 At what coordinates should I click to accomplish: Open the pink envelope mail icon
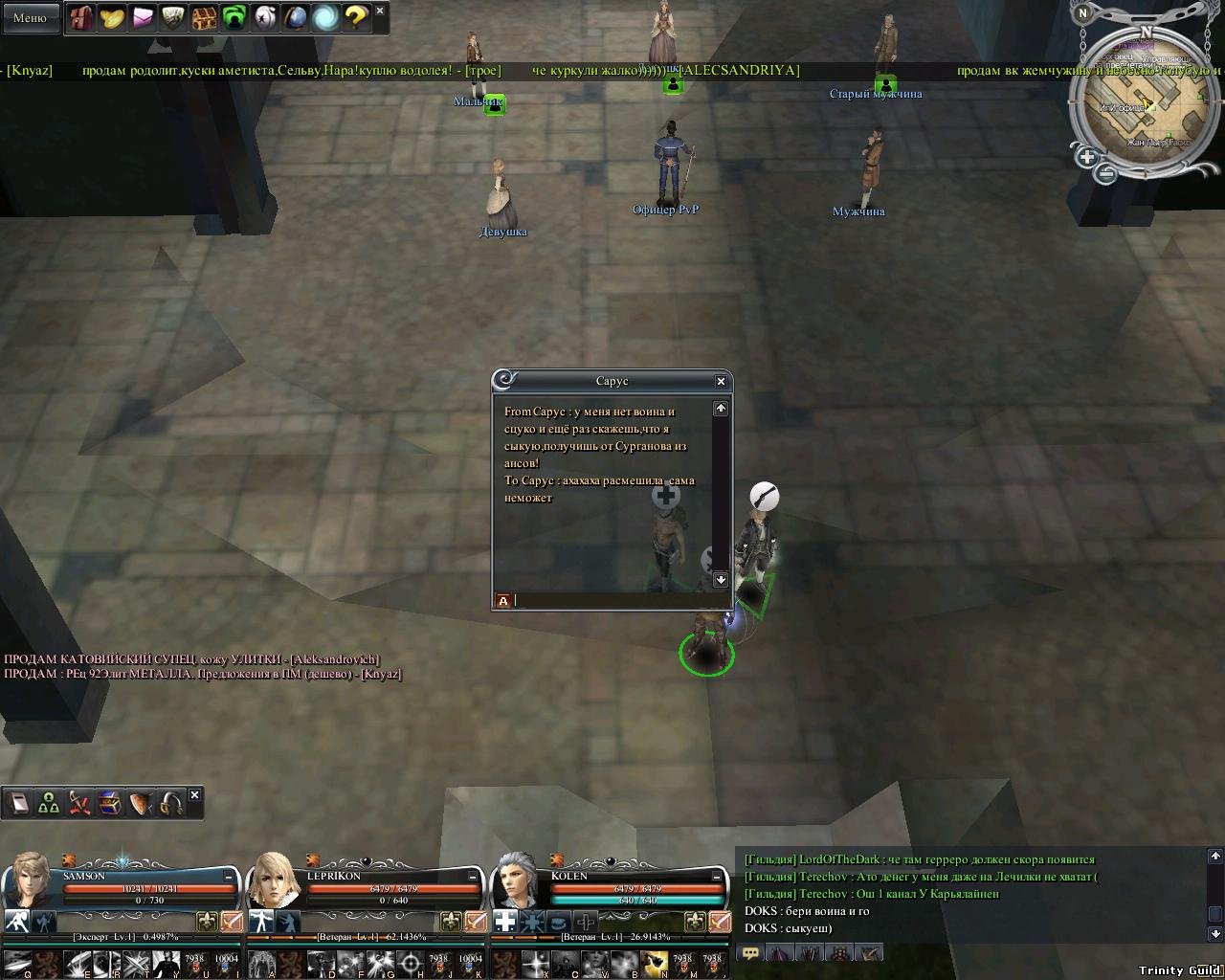click(143, 17)
